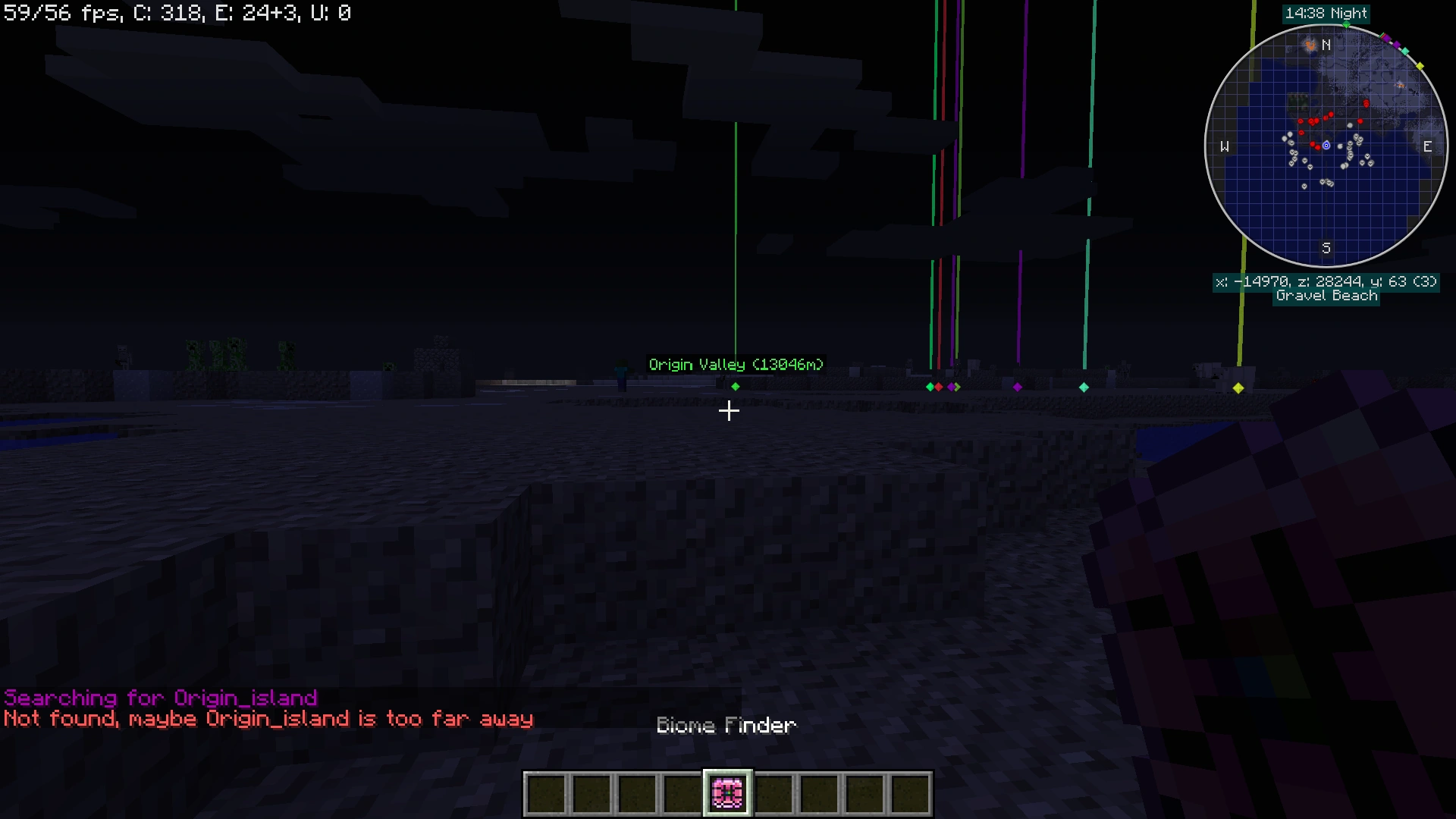Open the Origin Valley waypoint label
The width and height of the screenshot is (1456, 819).
click(735, 364)
